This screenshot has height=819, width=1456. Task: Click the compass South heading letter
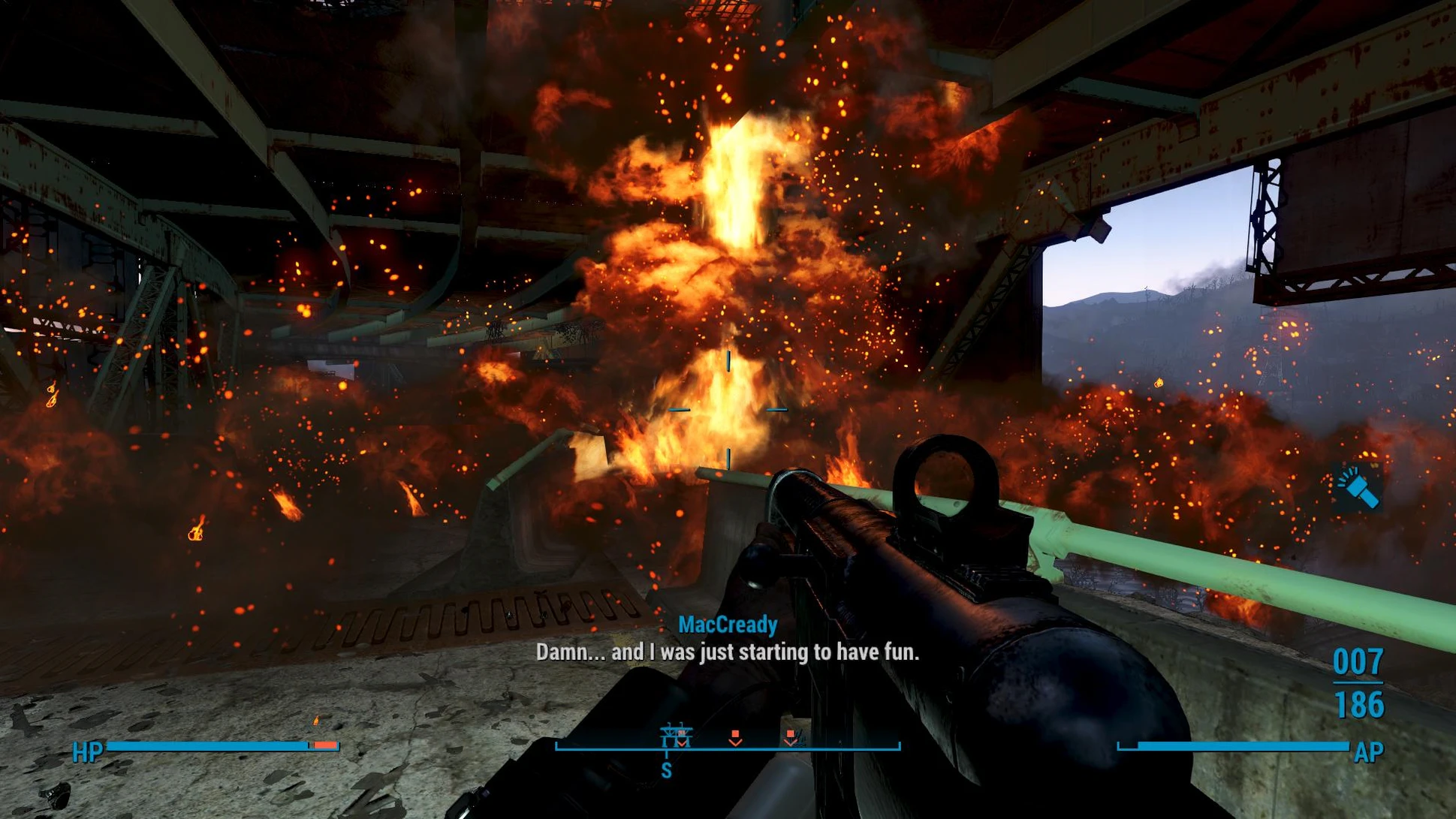pos(666,770)
